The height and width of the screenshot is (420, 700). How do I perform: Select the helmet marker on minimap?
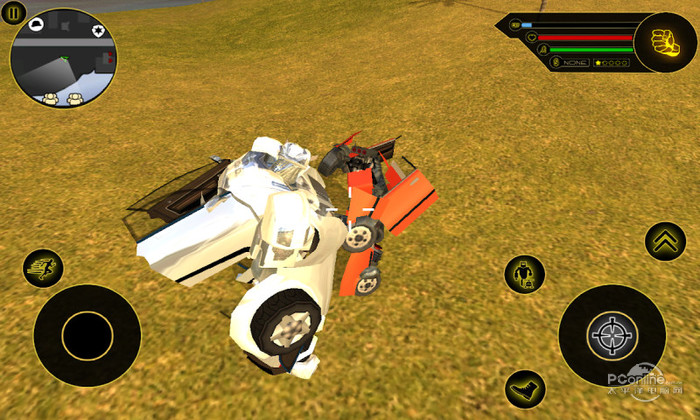coord(36,22)
